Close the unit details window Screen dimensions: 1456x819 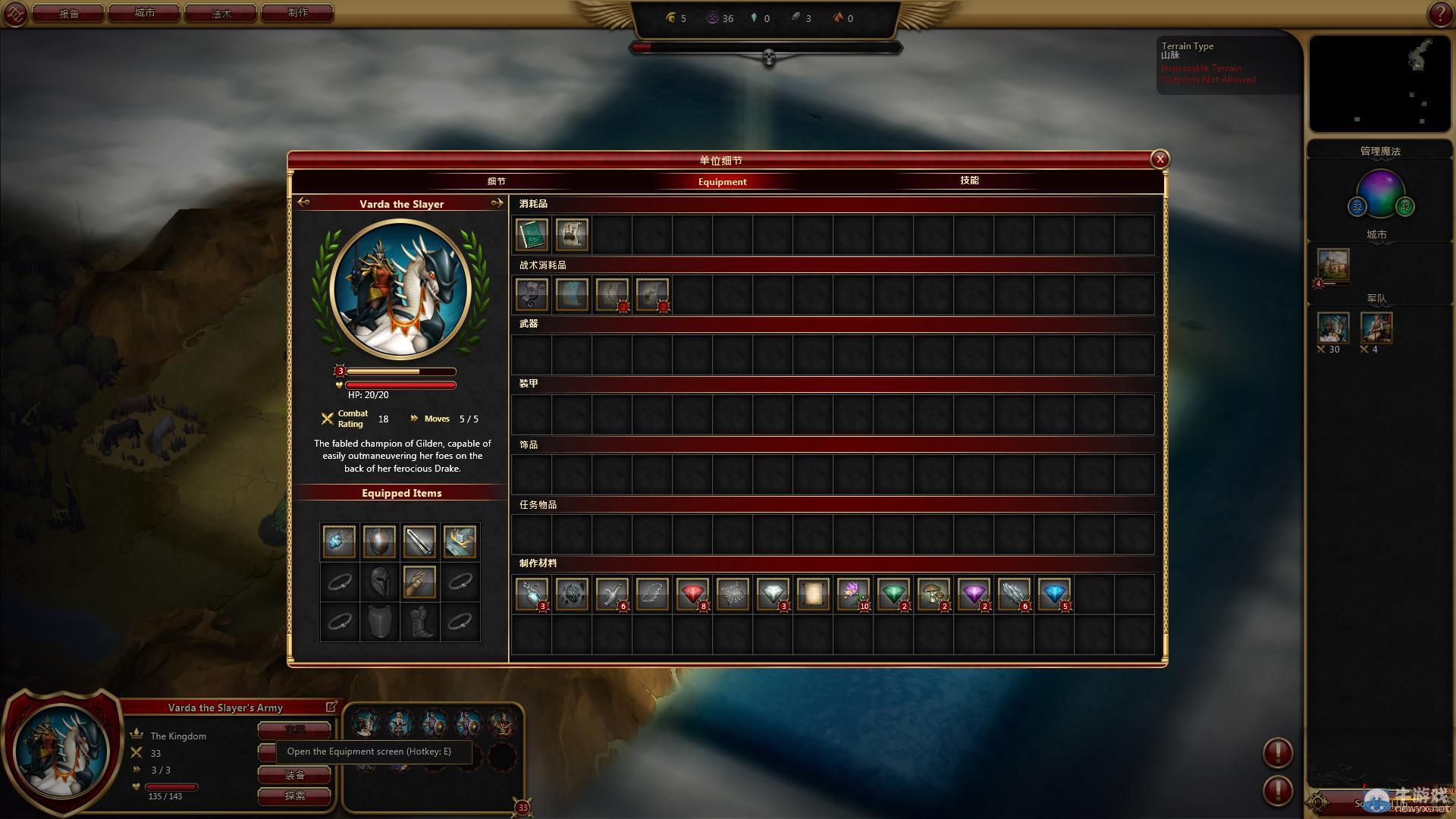point(1159,159)
